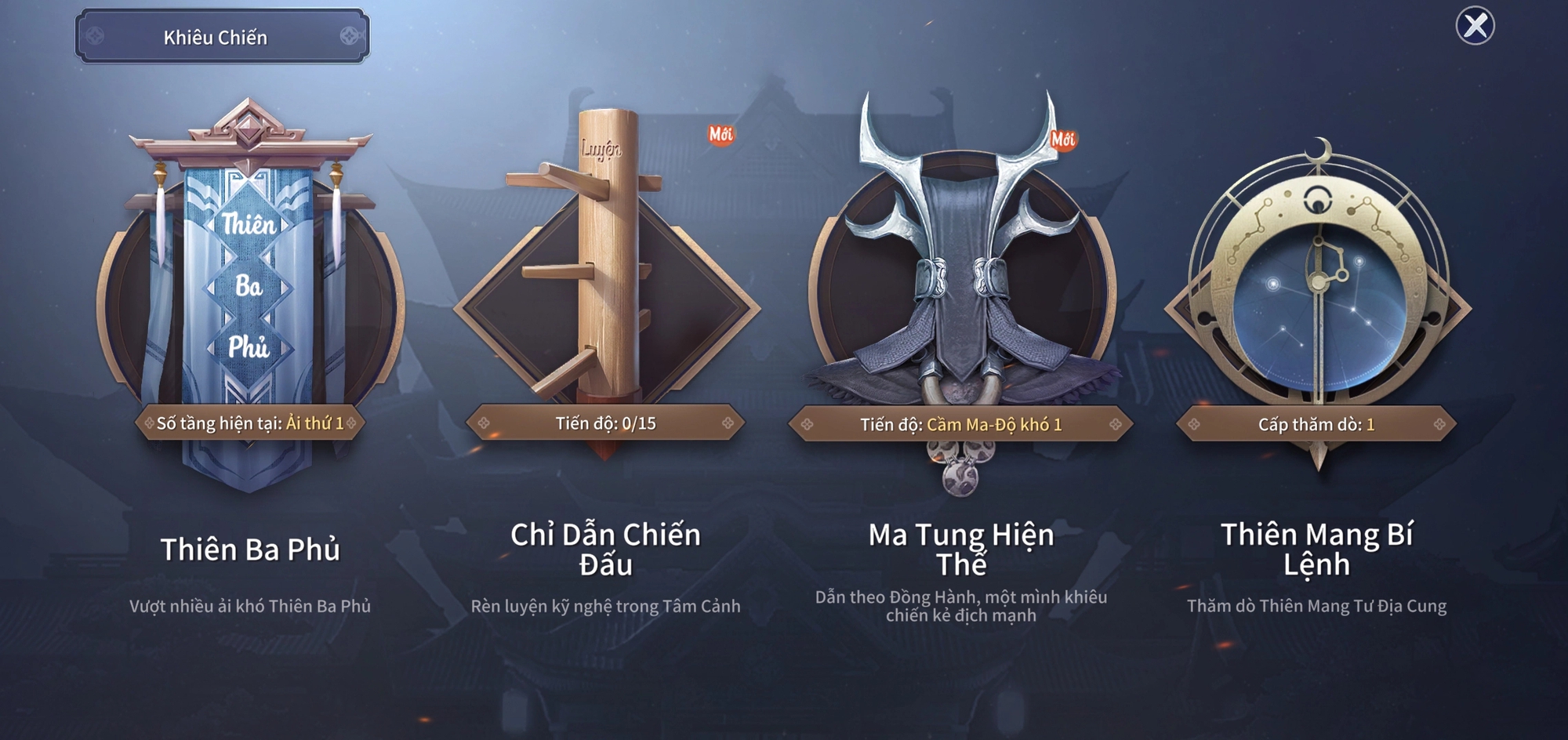Click the Số tầng hiện tại banner

click(x=249, y=423)
